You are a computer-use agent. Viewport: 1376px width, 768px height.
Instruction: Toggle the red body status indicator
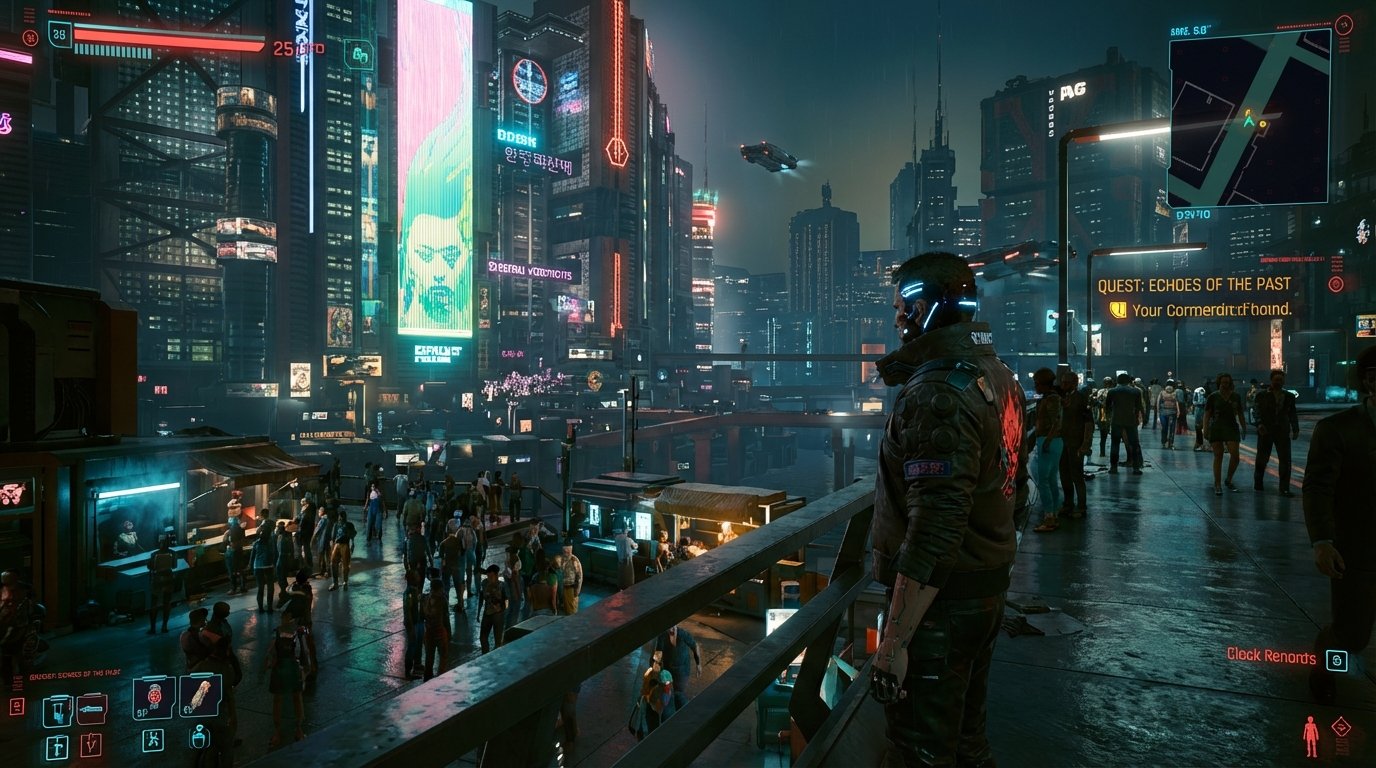click(x=1311, y=736)
